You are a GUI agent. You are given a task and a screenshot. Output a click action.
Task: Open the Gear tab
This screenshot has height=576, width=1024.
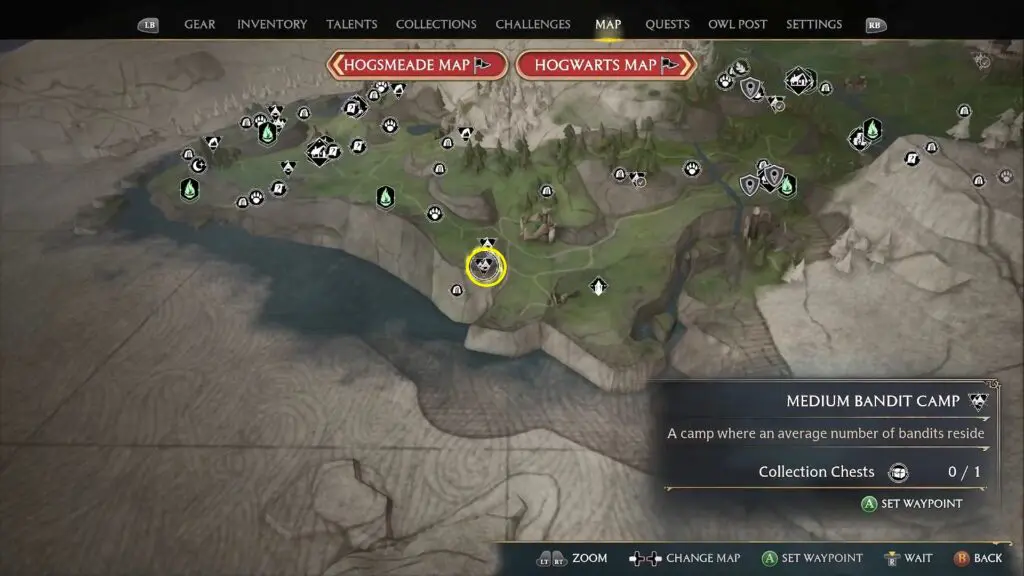(200, 24)
